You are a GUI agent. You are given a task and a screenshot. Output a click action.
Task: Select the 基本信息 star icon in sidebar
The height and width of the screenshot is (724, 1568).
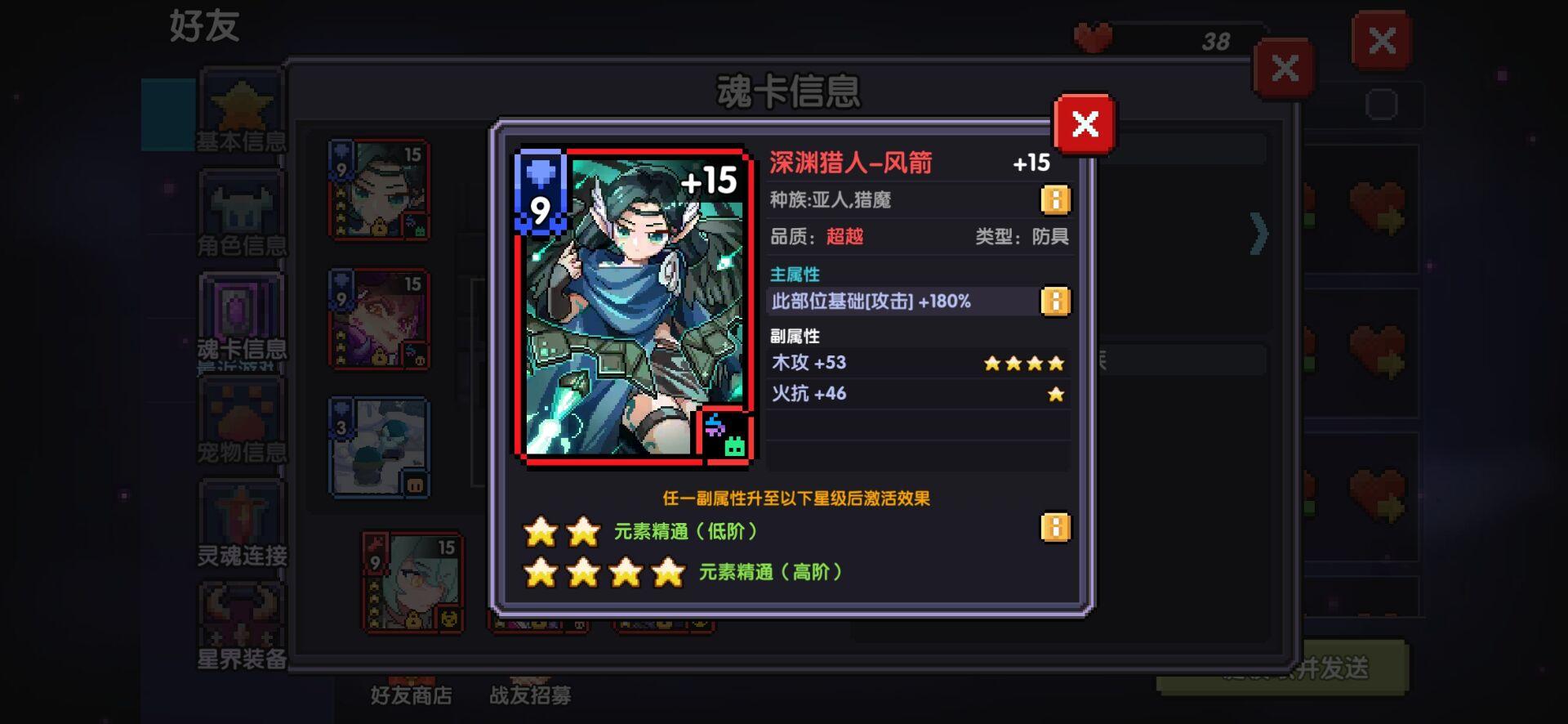point(239,105)
